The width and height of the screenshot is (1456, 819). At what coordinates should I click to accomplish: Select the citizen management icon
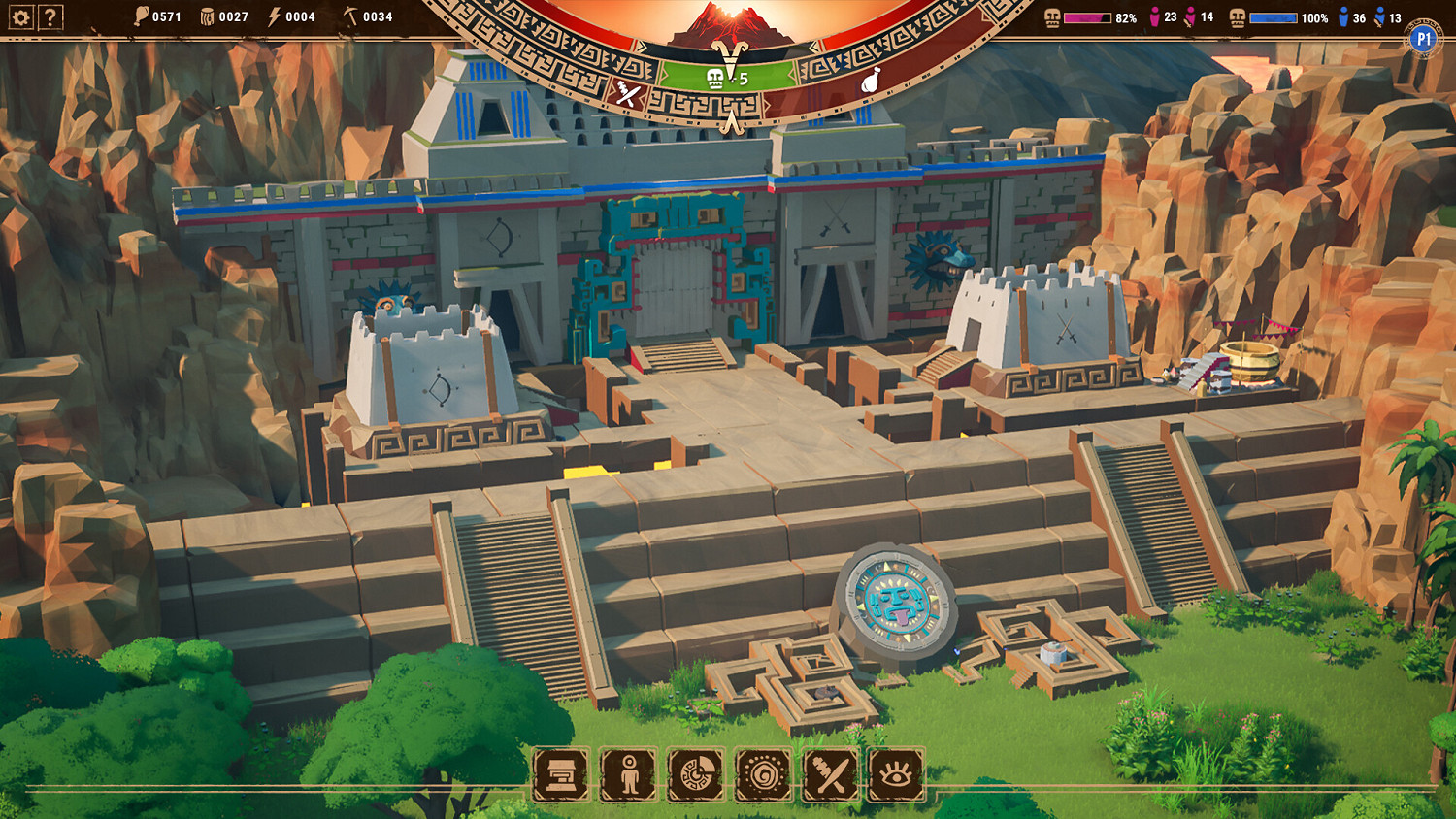pos(629,773)
